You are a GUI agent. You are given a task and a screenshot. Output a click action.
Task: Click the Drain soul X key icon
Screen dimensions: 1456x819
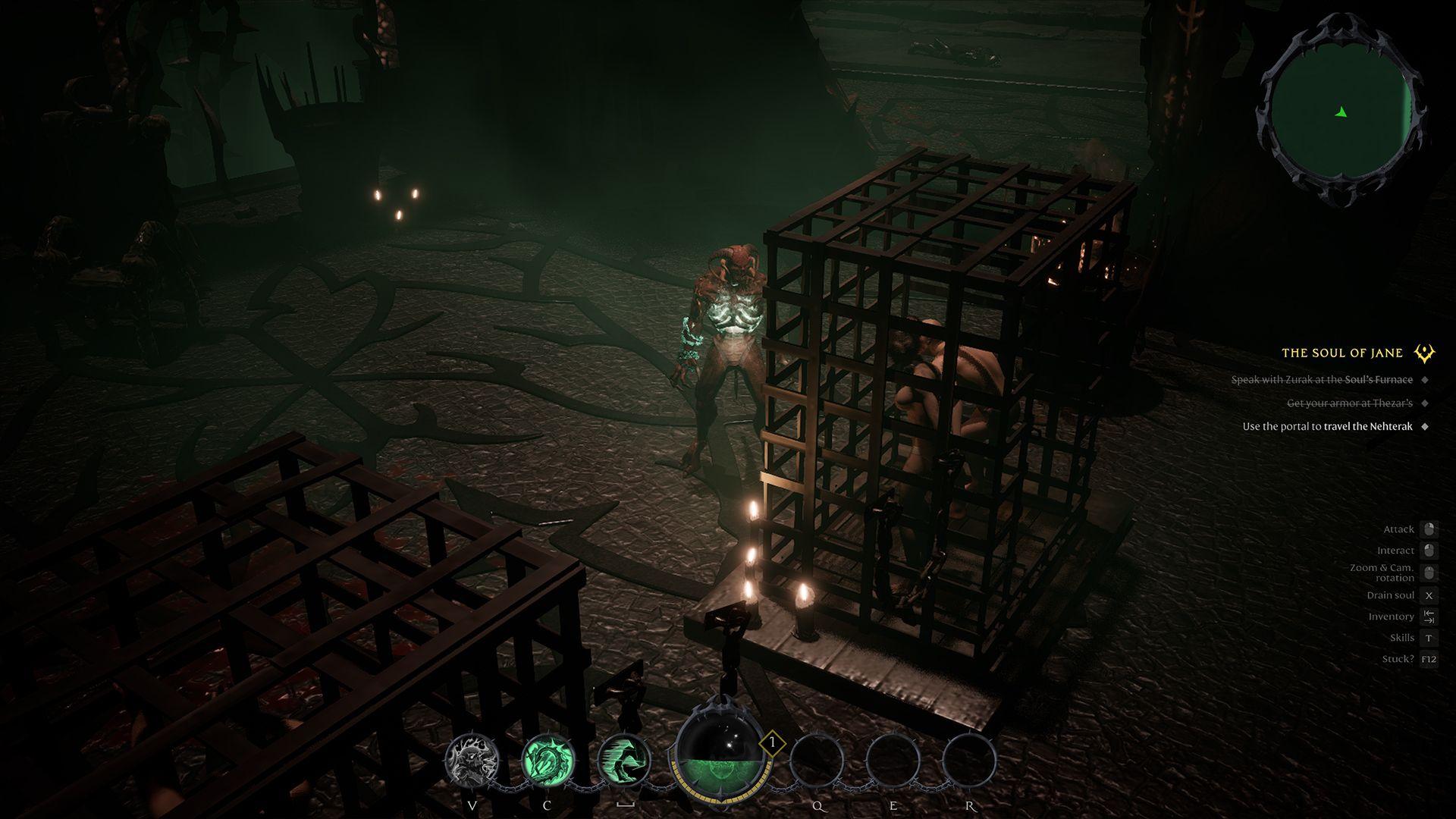[1429, 595]
